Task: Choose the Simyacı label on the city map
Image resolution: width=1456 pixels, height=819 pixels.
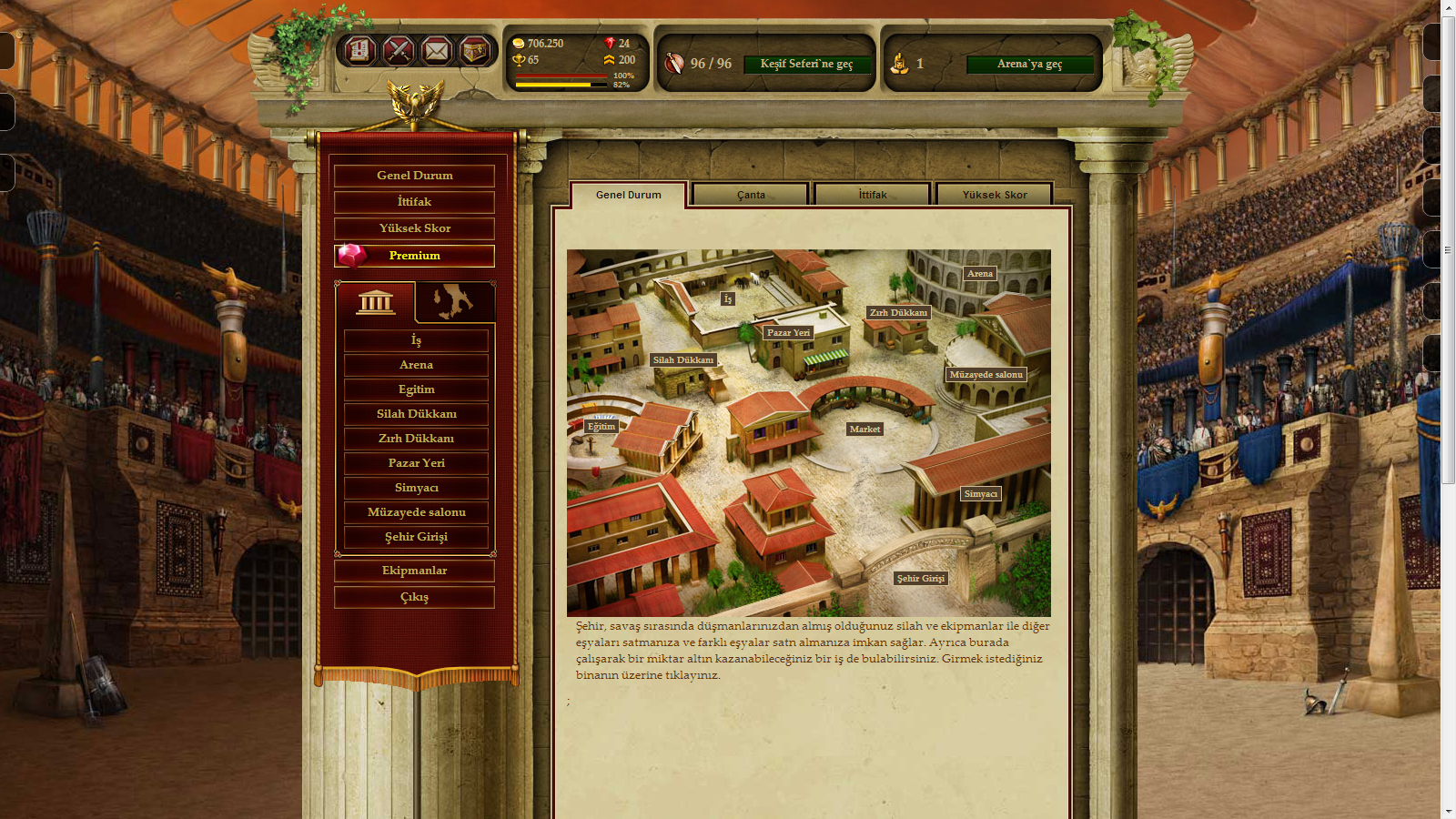Action: pos(981,494)
